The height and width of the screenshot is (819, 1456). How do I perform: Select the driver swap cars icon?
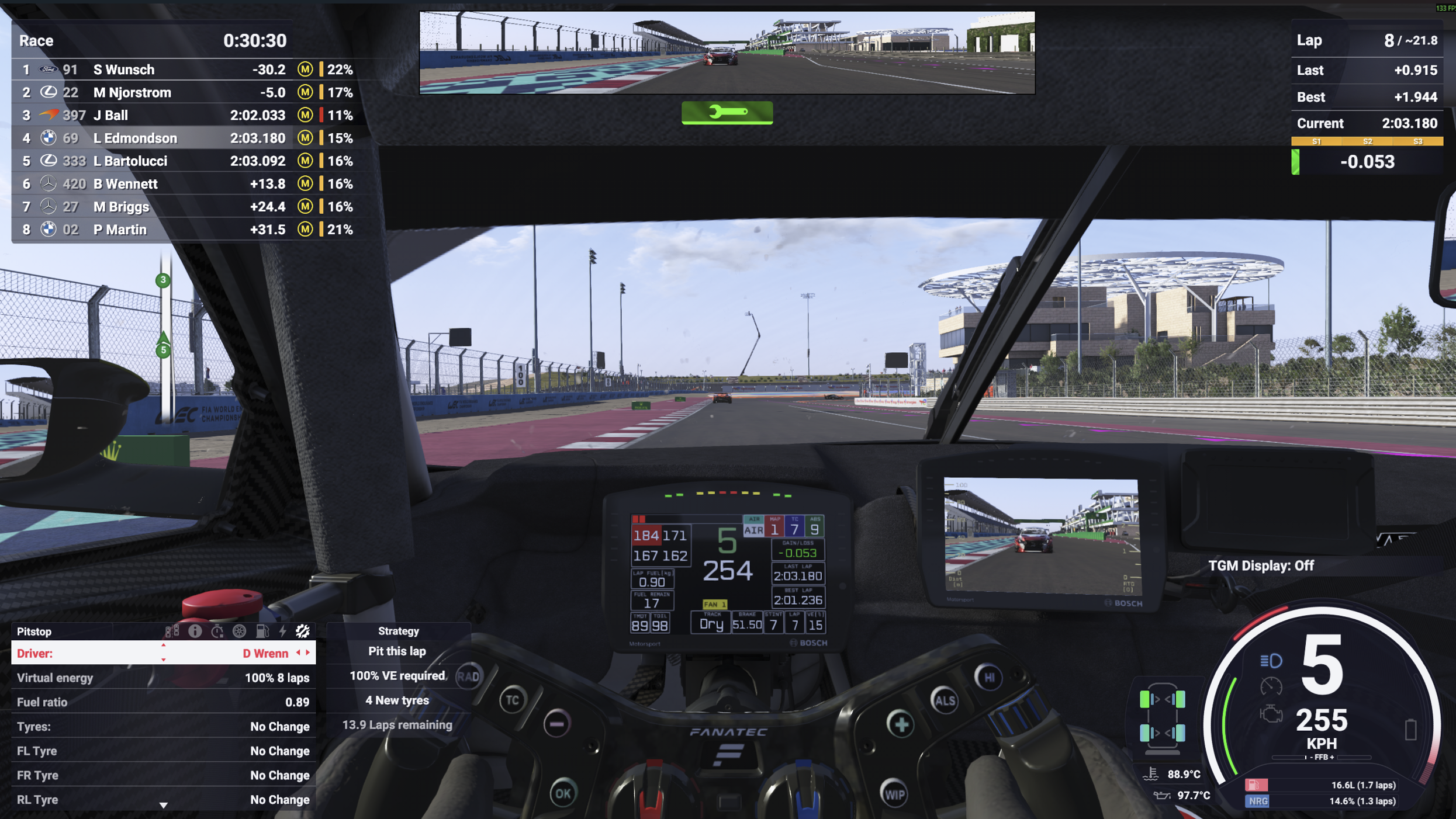[172, 631]
